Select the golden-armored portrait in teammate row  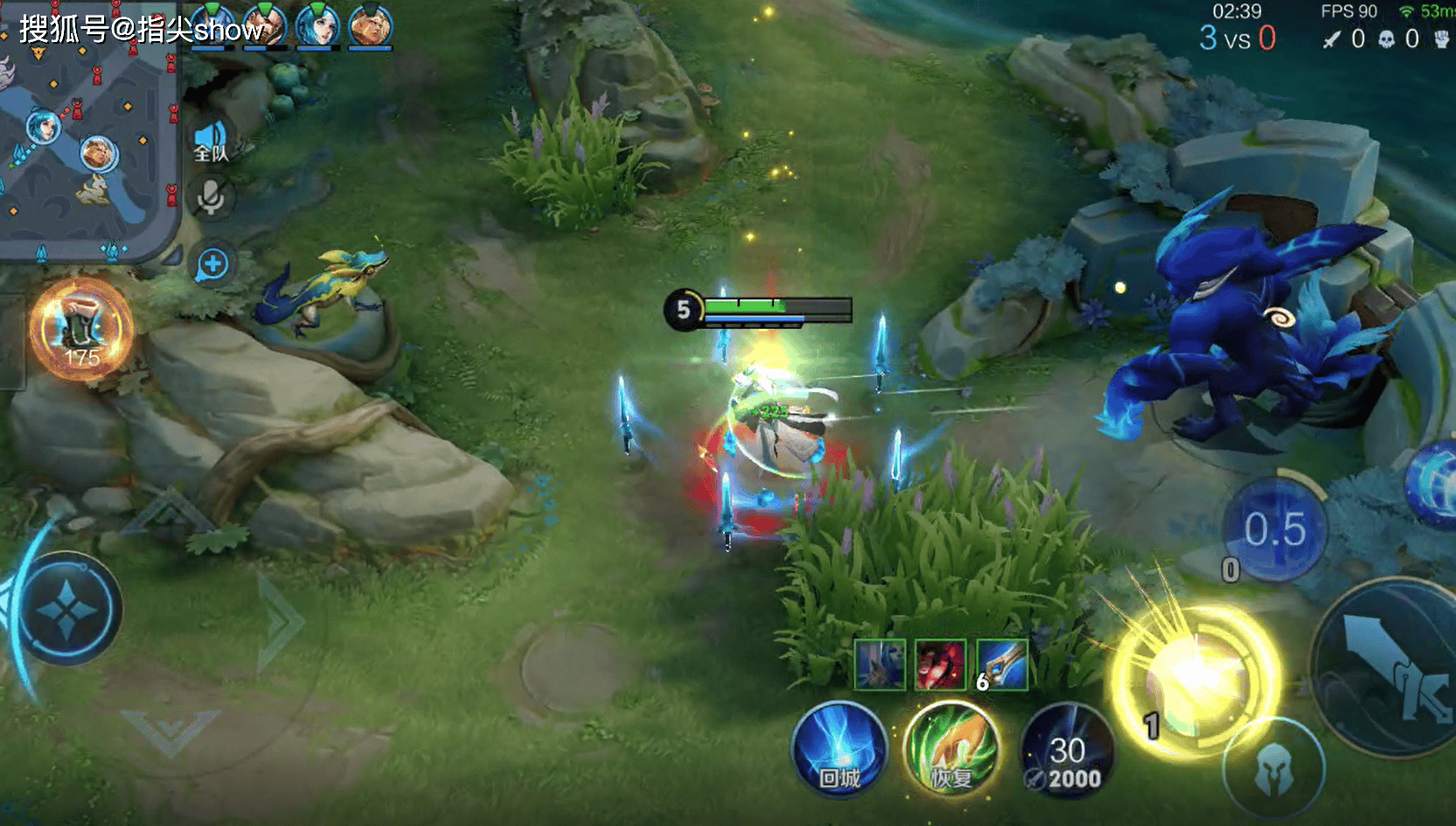(370, 24)
